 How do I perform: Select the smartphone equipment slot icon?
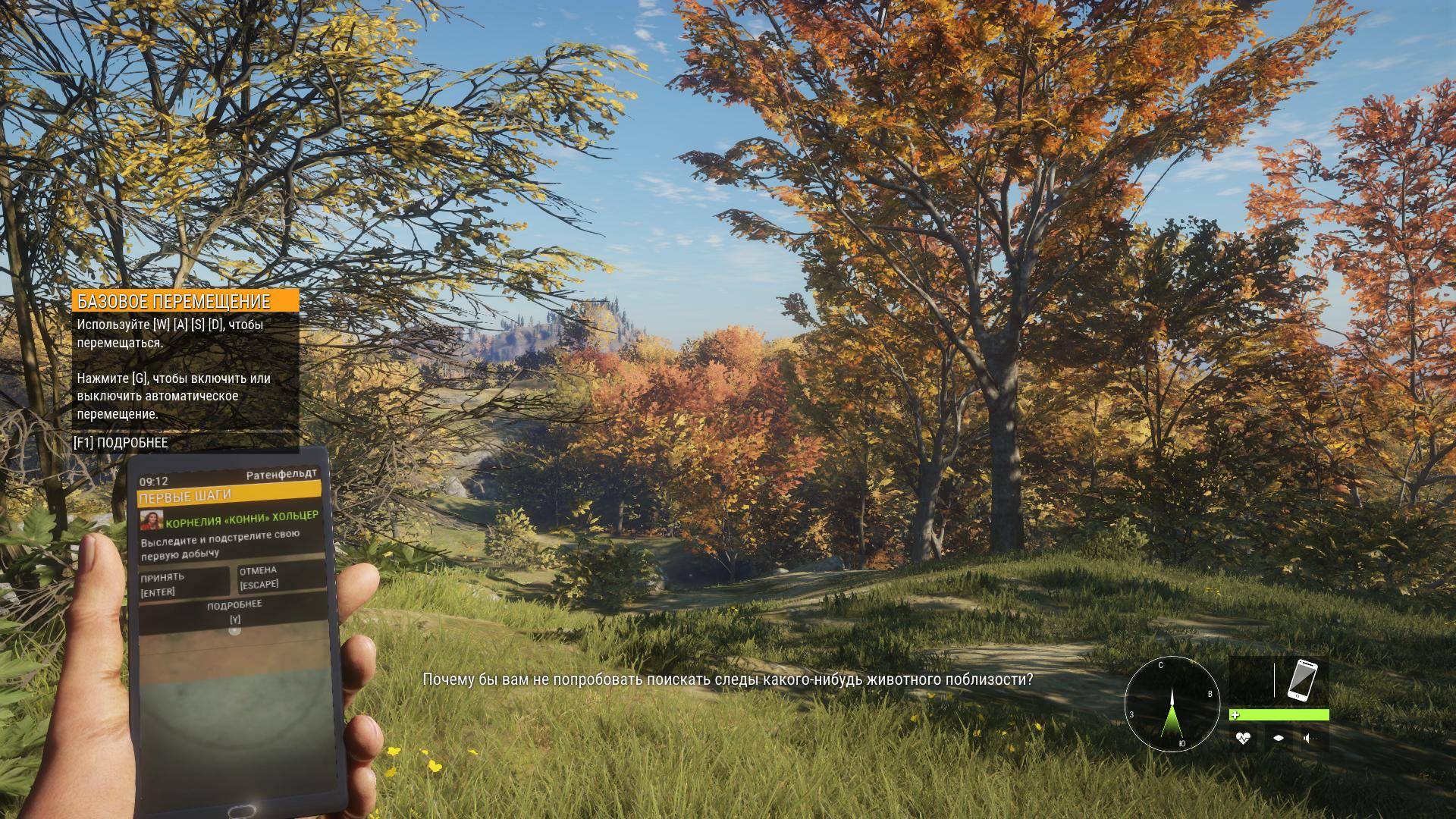click(x=1301, y=679)
